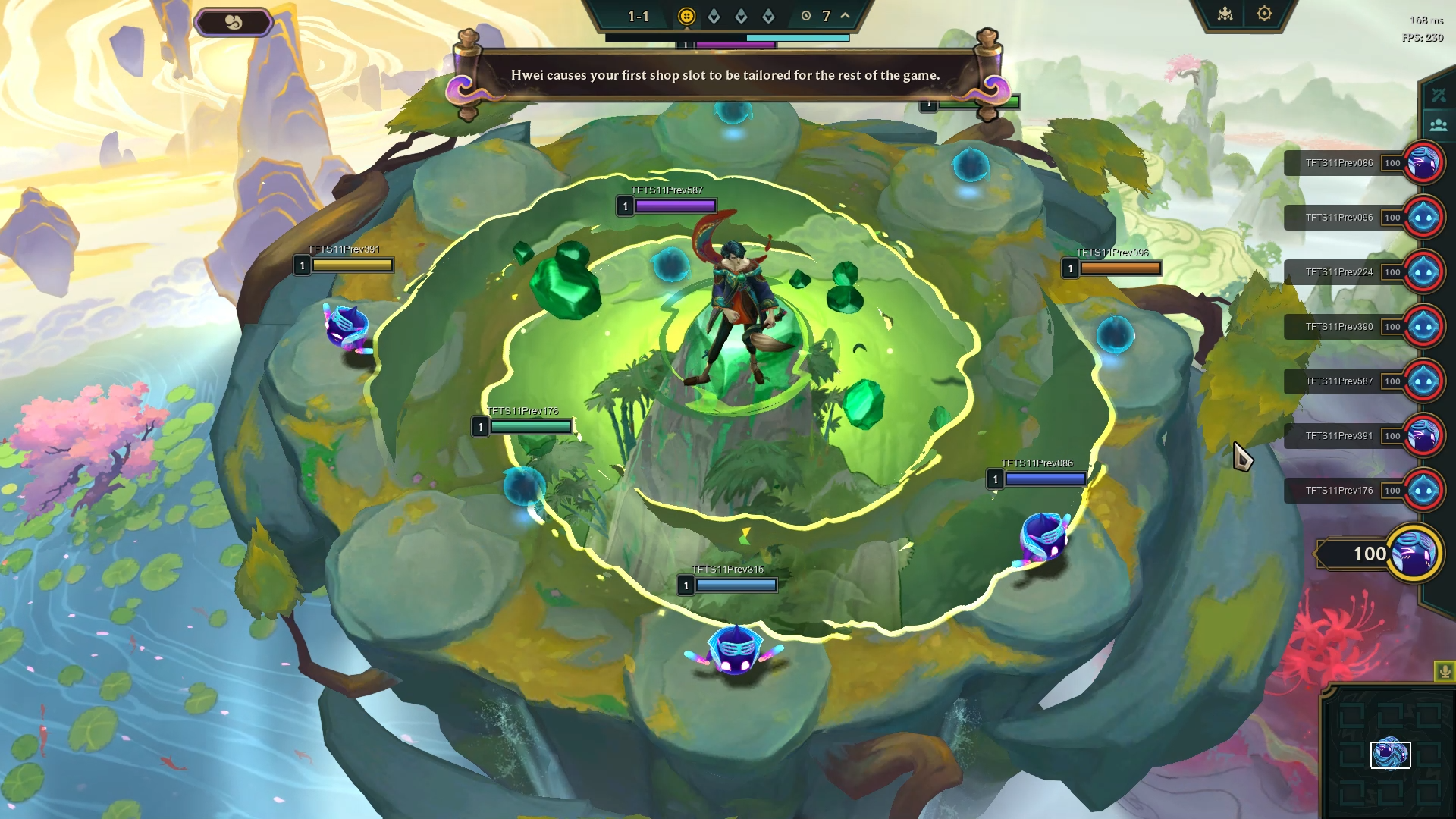Screen dimensions: 1456x819
Task: Click TFTS11Prev587's health bar above their avatar
Action: coord(673,205)
